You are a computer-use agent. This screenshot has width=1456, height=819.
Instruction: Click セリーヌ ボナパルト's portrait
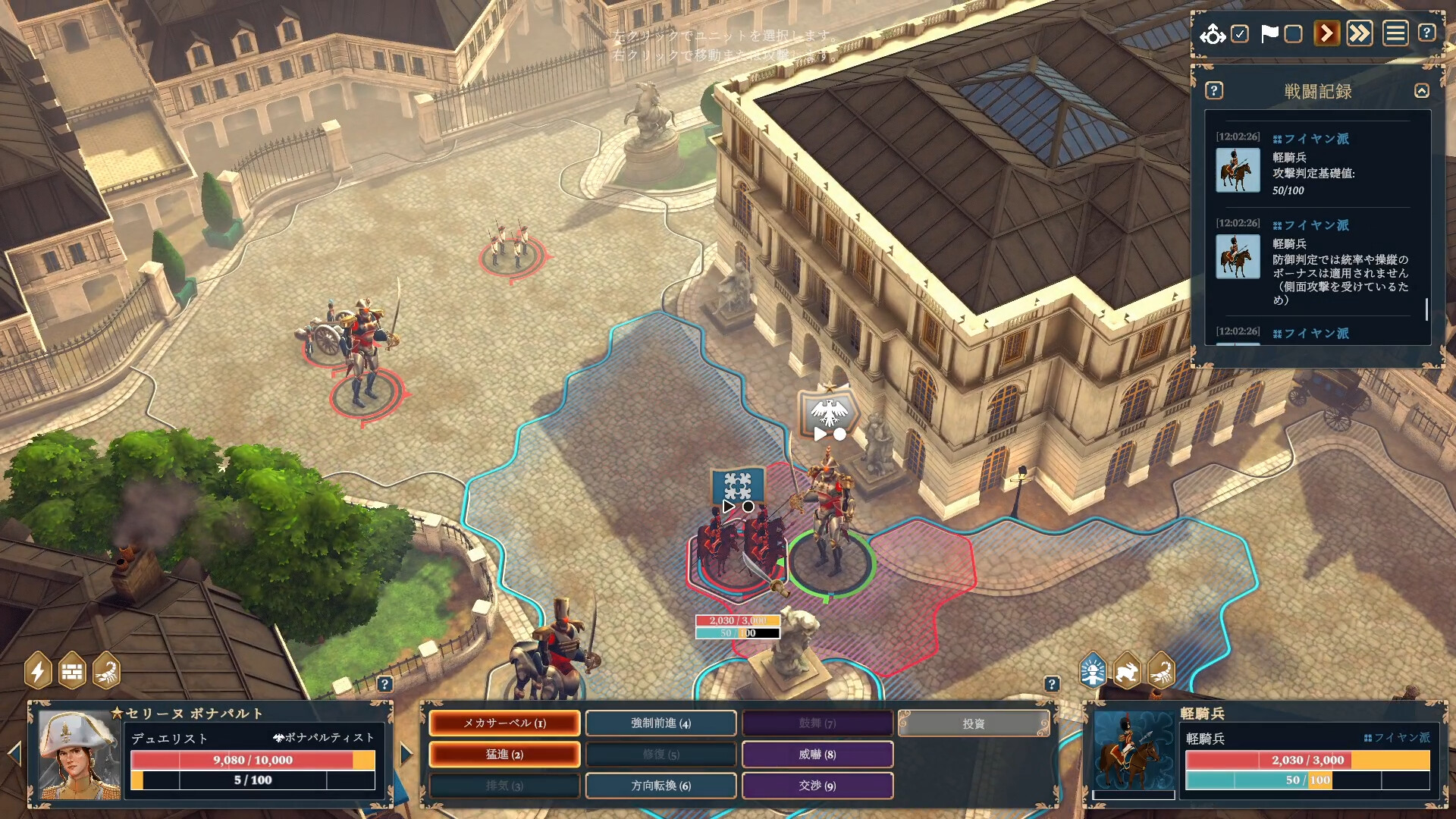[x=80, y=755]
